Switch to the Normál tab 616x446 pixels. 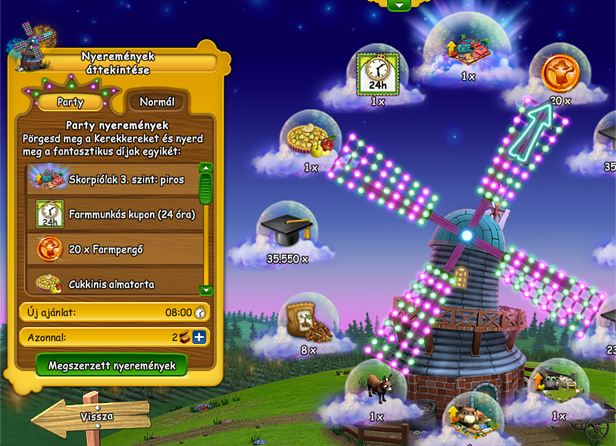(x=158, y=102)
